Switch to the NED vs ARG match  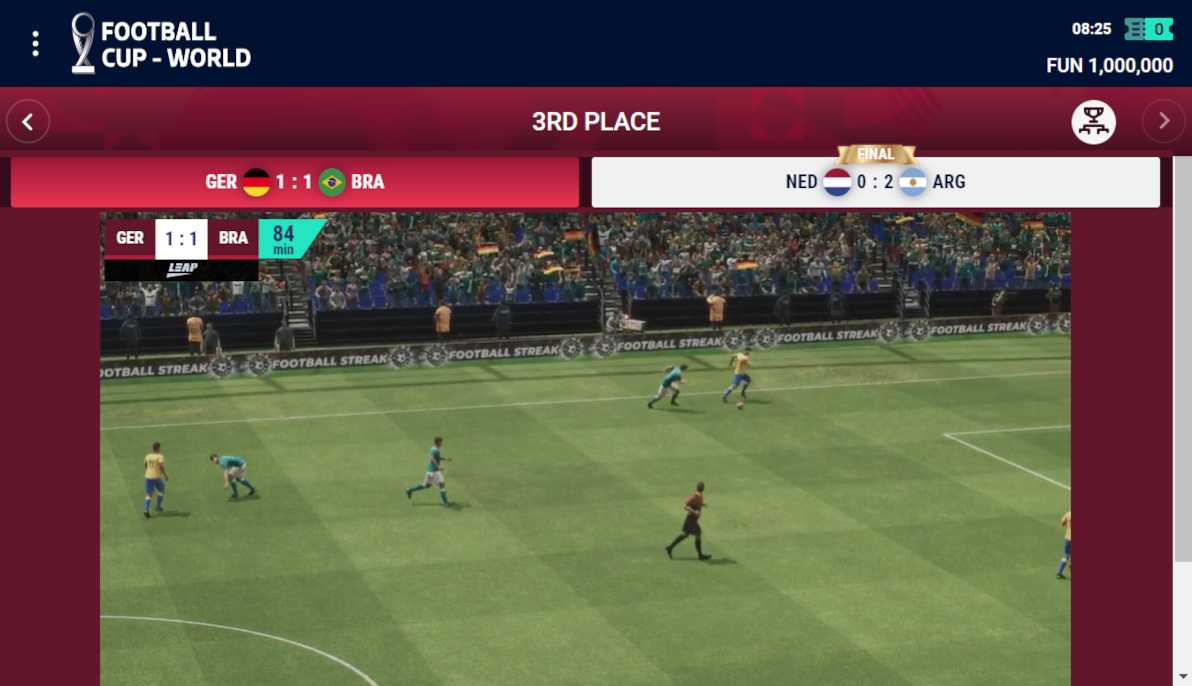point(875,182)
